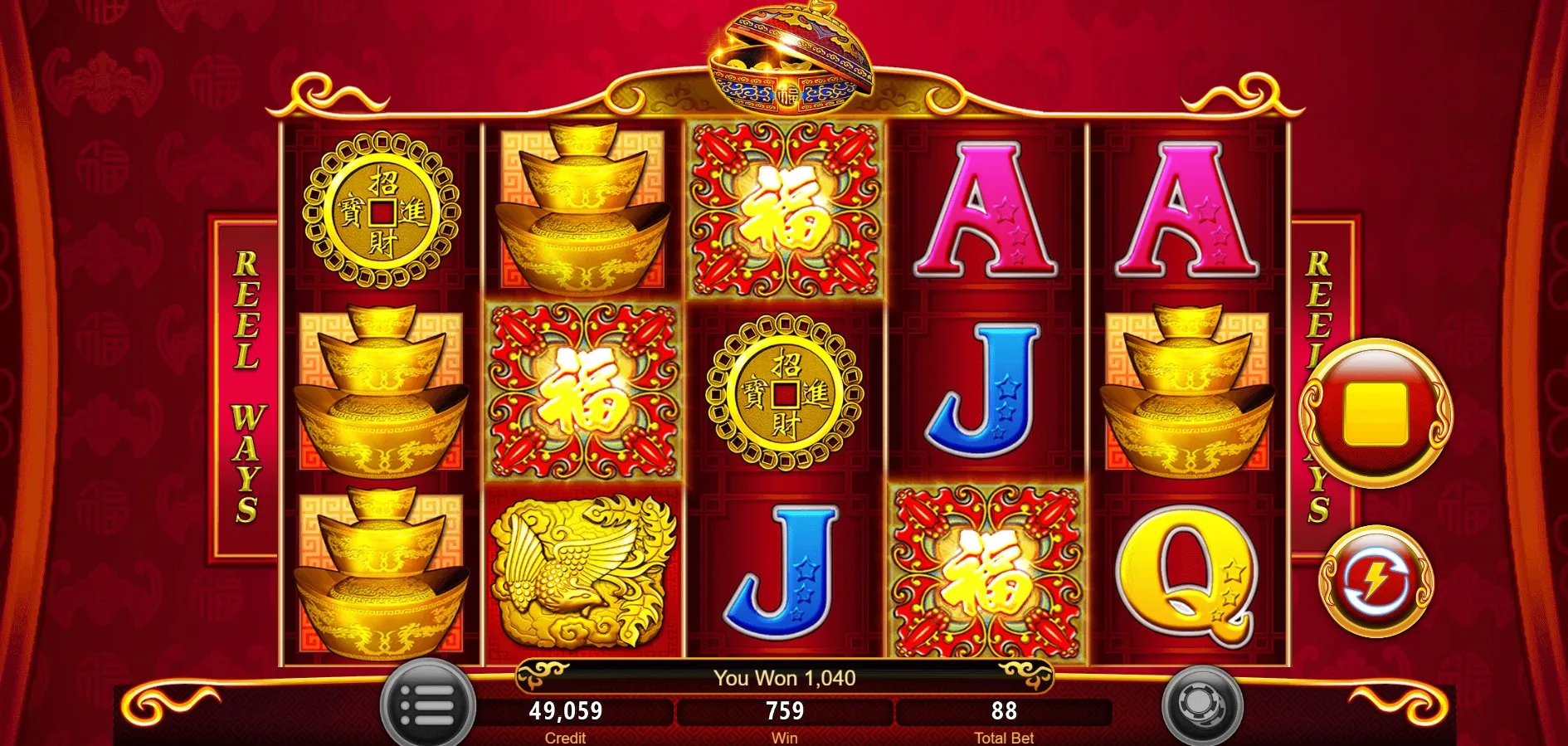Activate the lightning bolt turbo spin button
Image resolution: width=1568 pixels, height=746 pixels.
(x=1375, y=582)
